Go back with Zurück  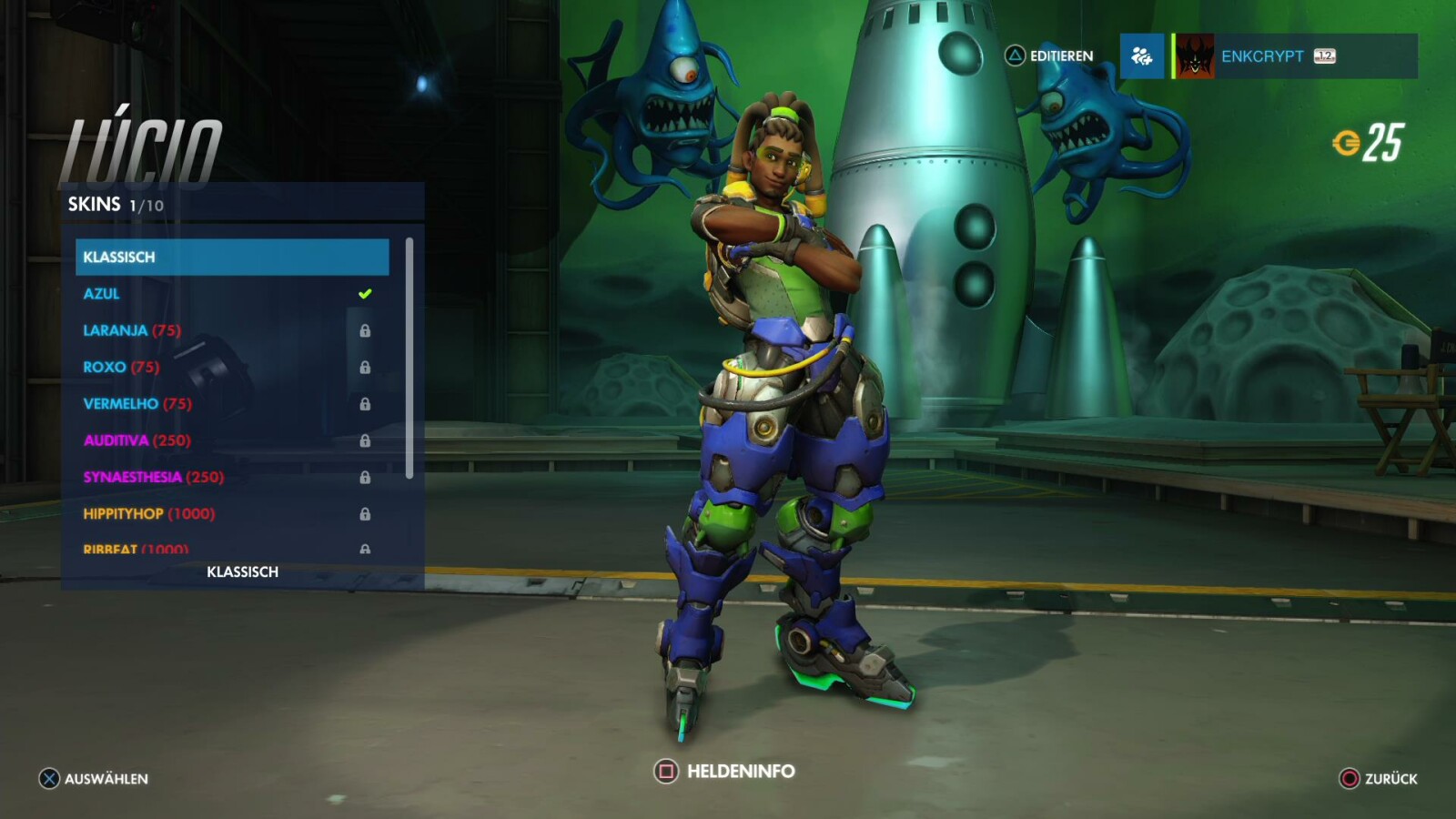[x=1379, y=779]
